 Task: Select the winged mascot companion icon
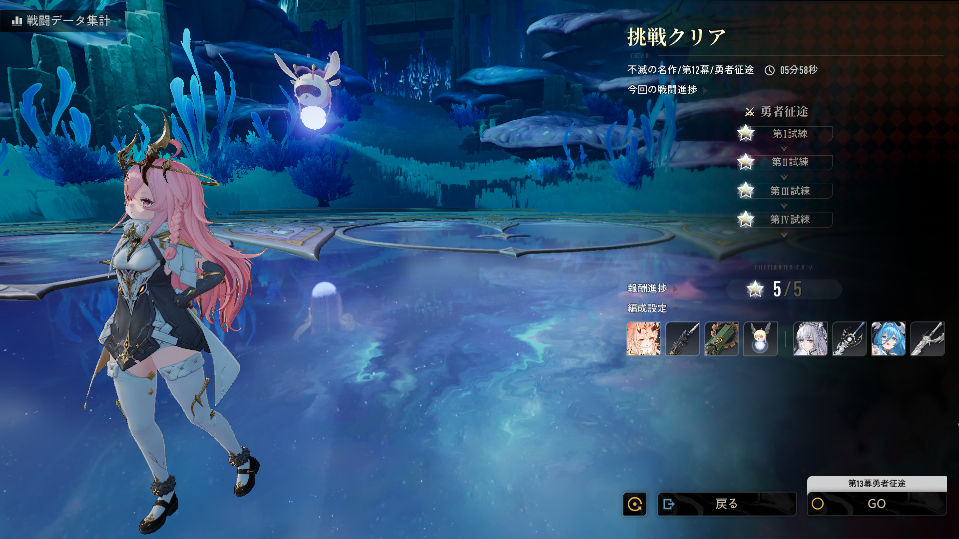point(760,339)
